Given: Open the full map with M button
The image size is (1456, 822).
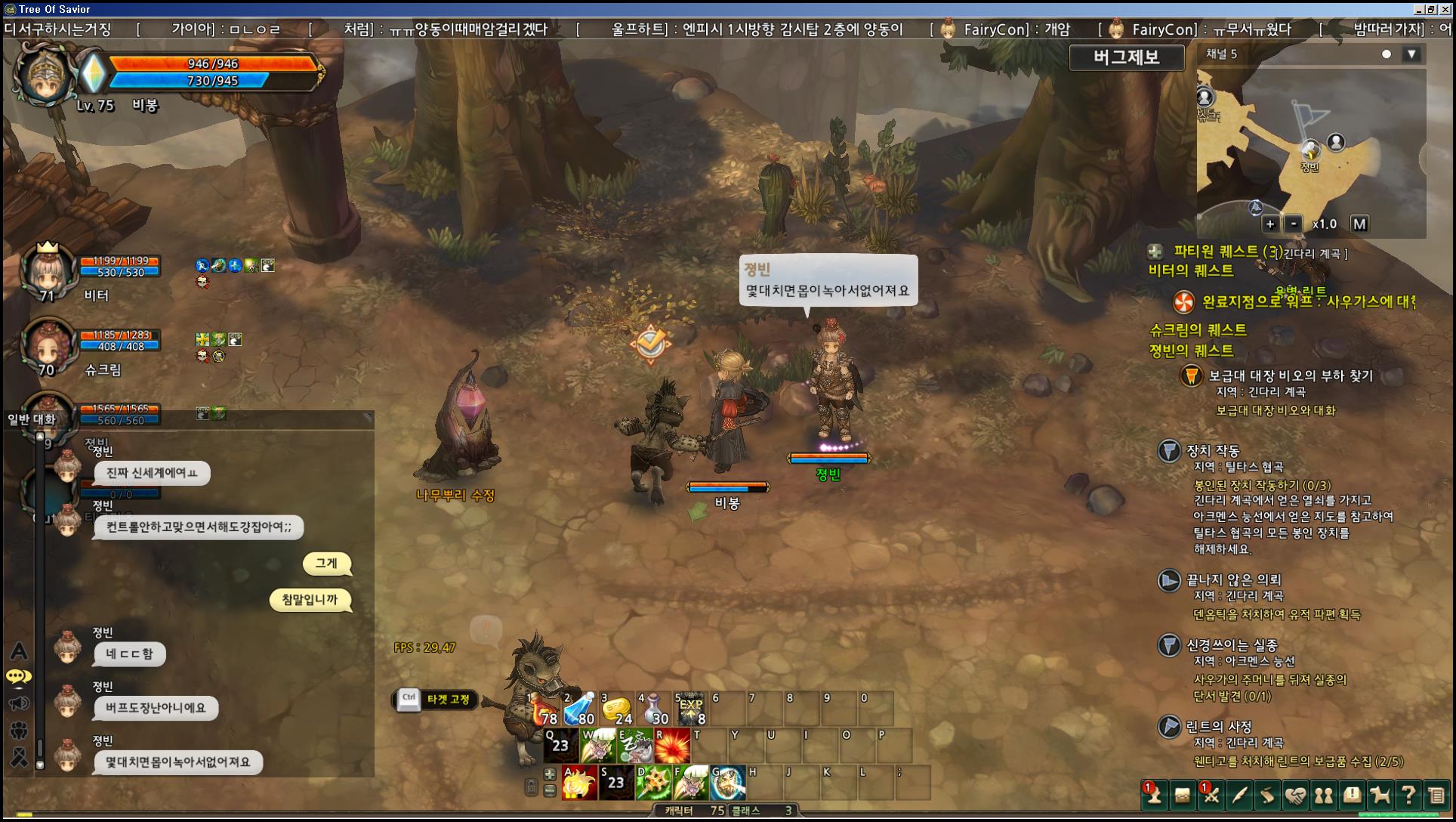Looking at the screenshot, I should (1359, 224).
